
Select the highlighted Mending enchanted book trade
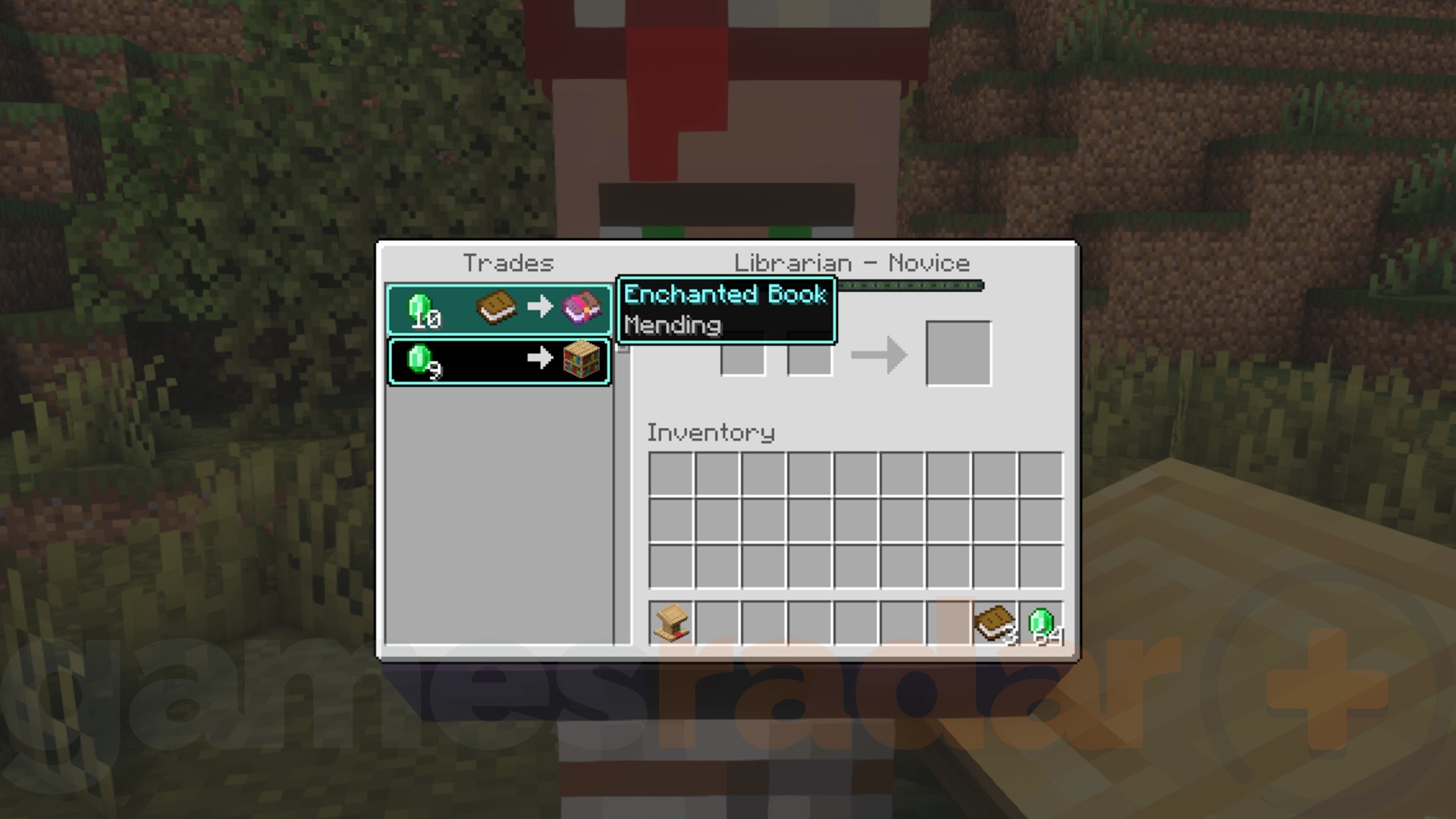click(500, 309)
